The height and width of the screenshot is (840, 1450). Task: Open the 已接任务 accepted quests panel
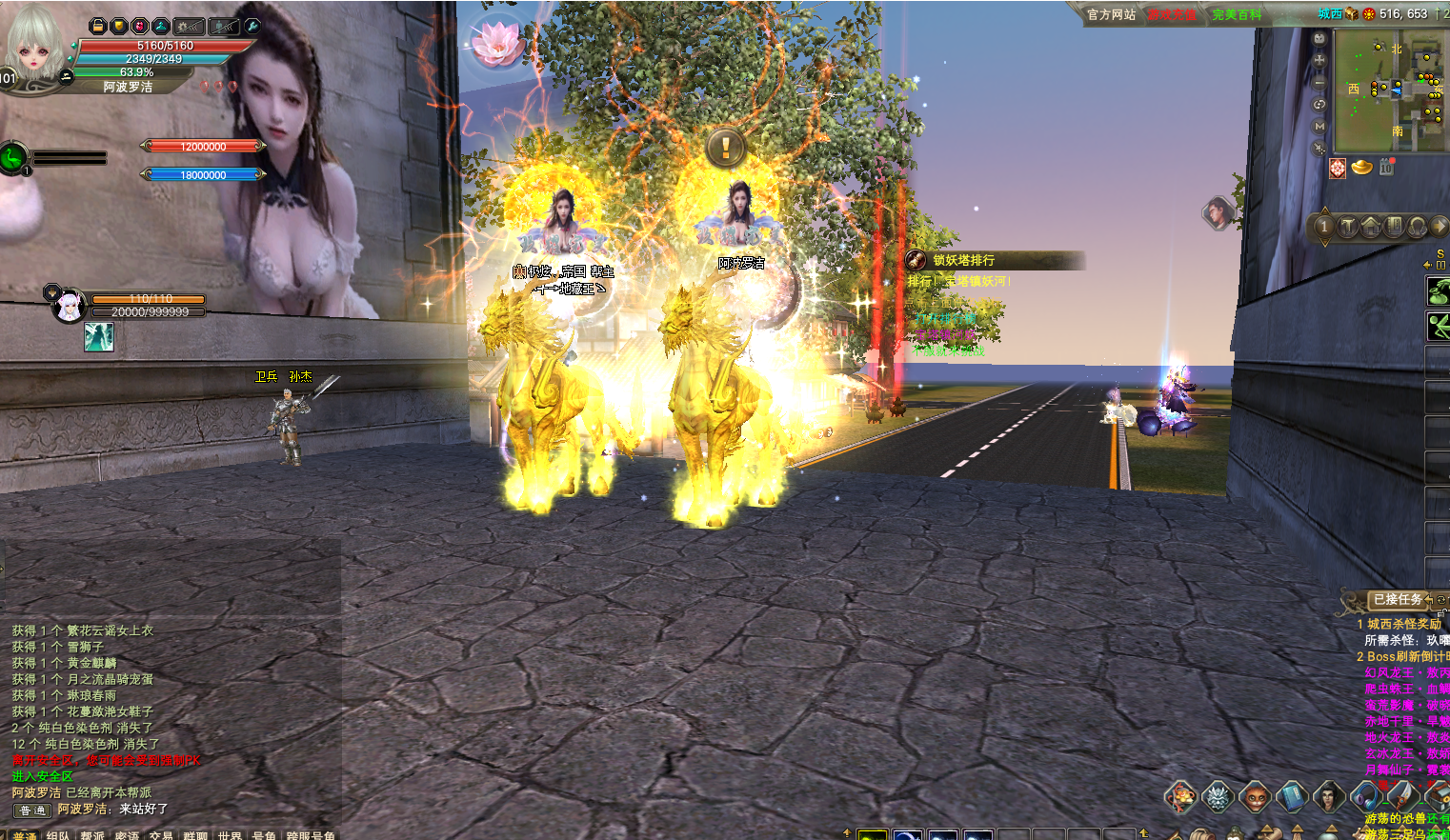click(1398, 599)
